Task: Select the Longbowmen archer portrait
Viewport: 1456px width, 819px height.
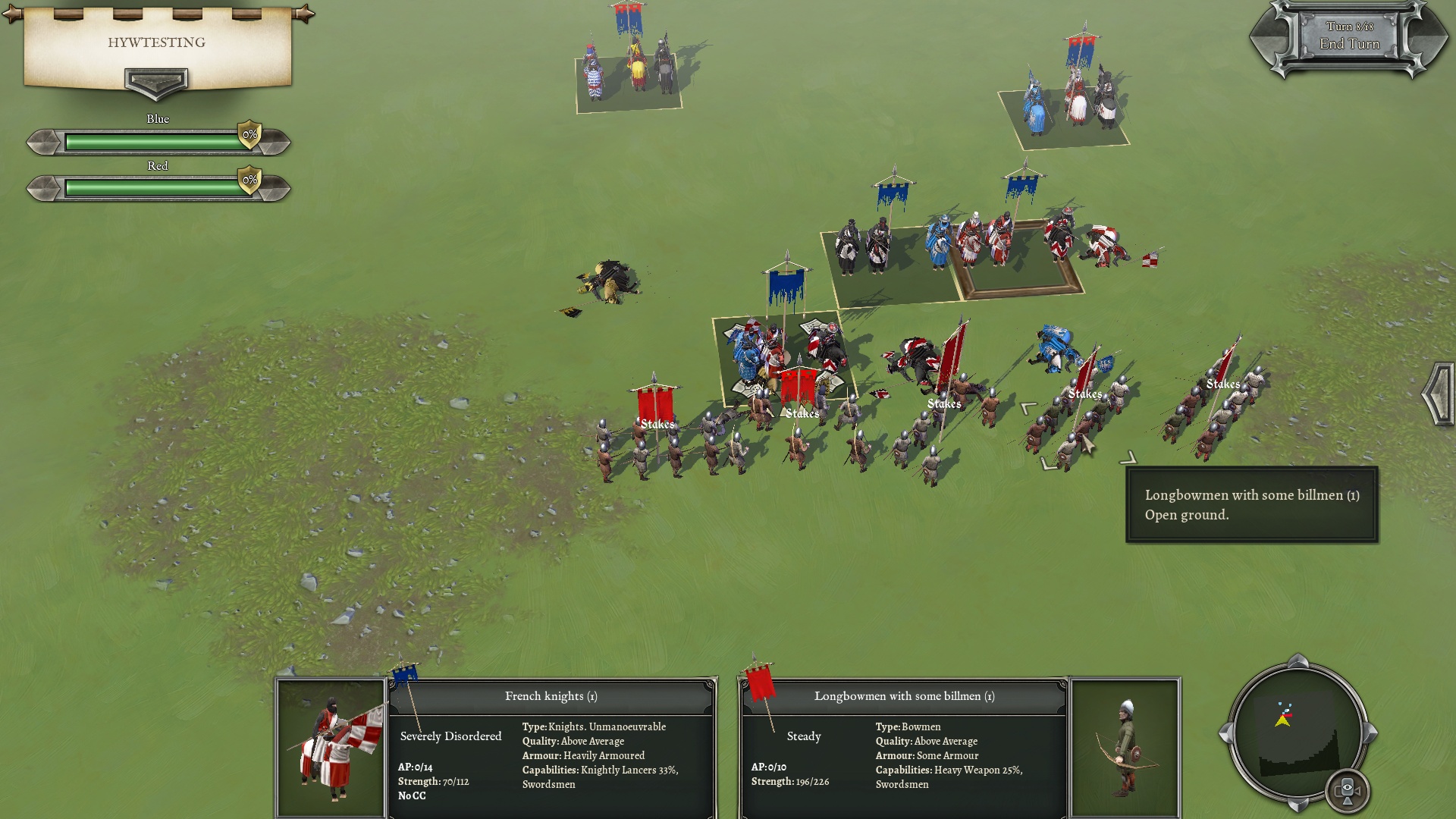Action: pos(1125,748)
